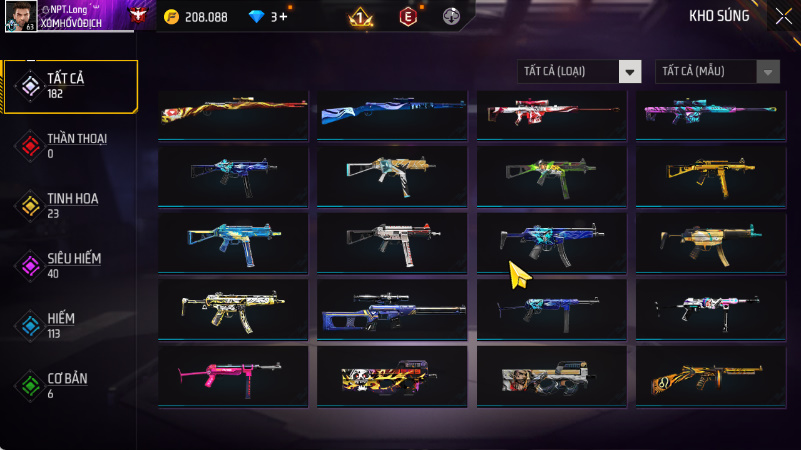Open the Tất Cả (Loại) dropdown
The width and height of the screenshot is (801, 450).
click(x=579, y=71)
